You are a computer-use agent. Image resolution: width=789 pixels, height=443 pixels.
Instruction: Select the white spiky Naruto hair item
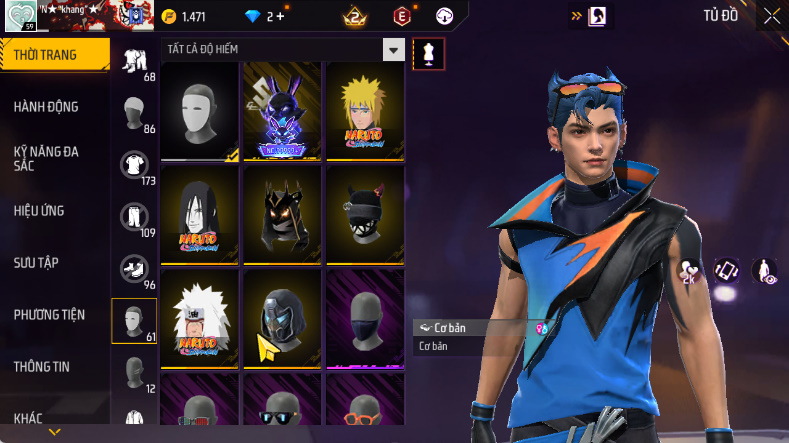200,317
